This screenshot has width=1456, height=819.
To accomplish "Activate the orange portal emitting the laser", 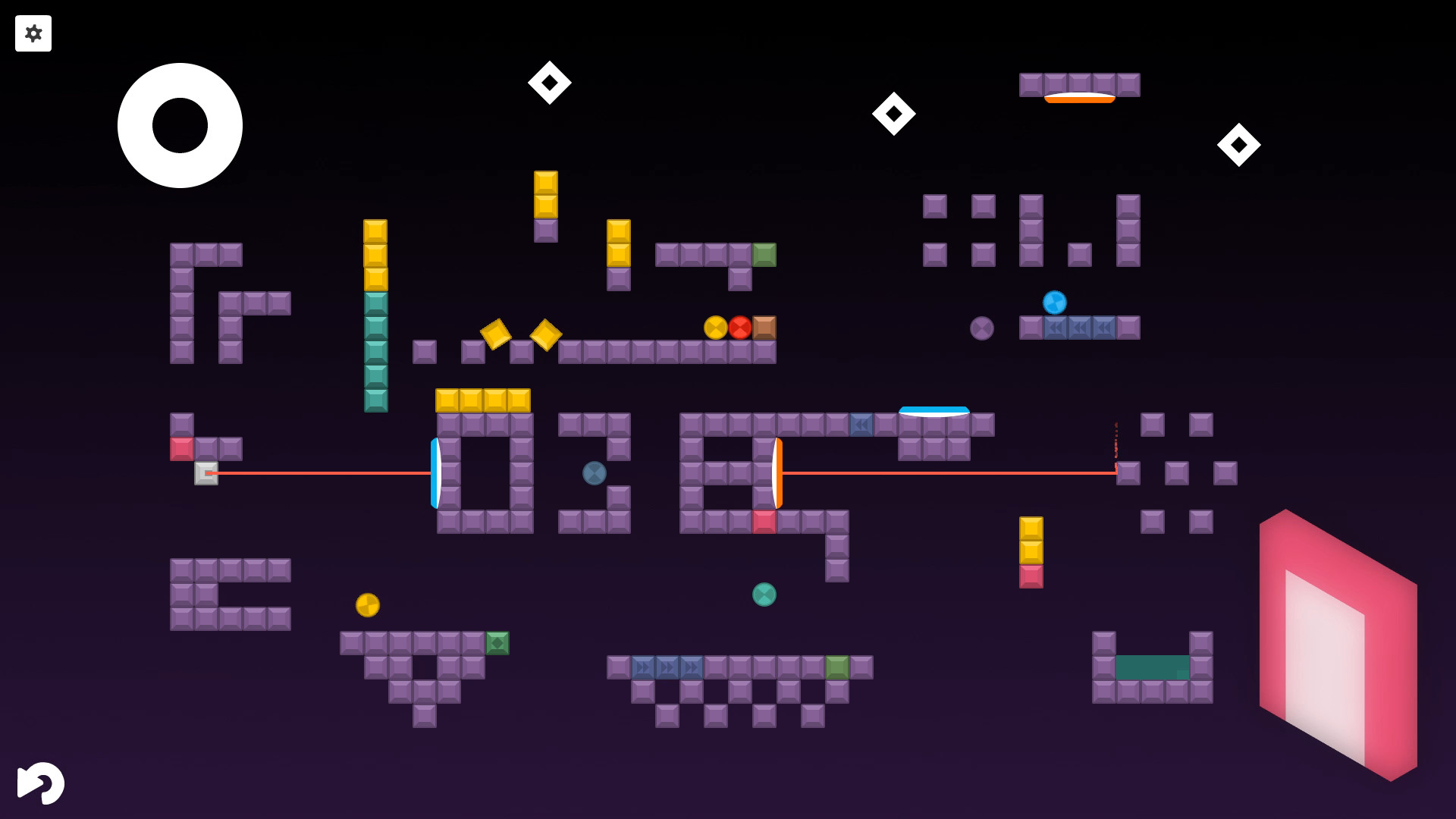I will [777, 474].
